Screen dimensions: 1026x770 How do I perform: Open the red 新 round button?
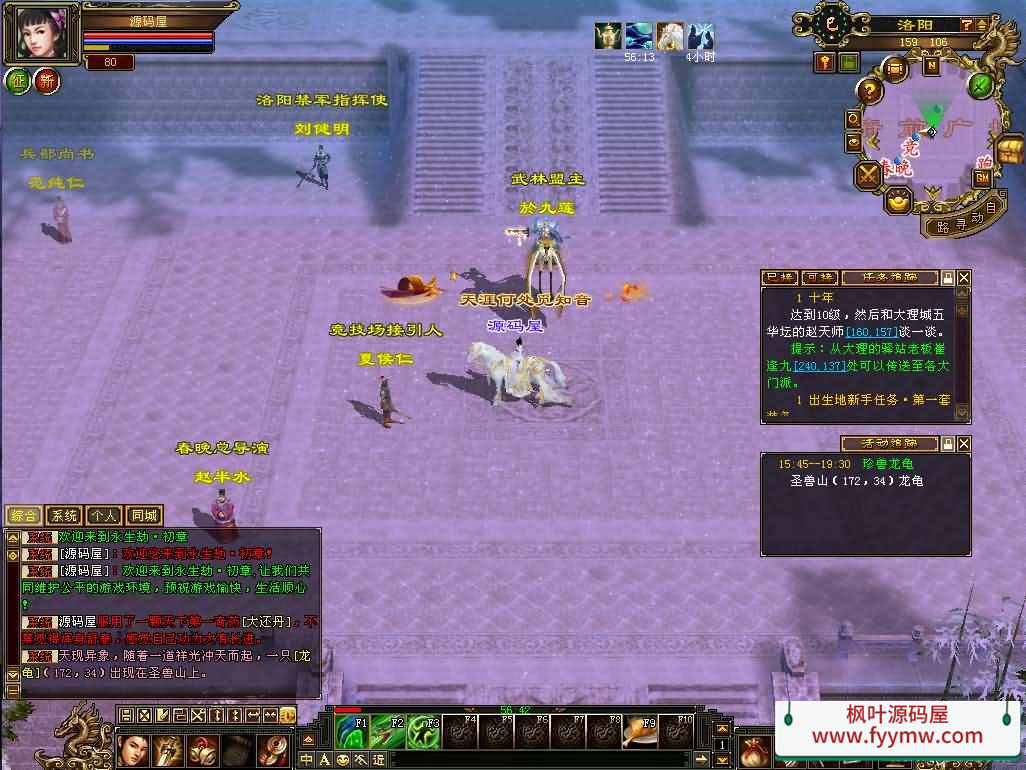46,80
